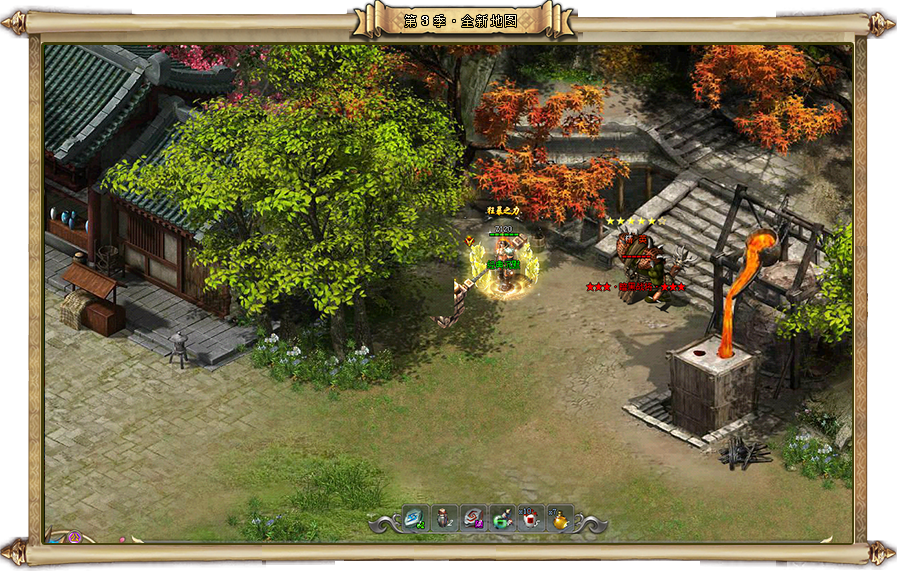Use the golden flask with x7 count

point(559,519)
